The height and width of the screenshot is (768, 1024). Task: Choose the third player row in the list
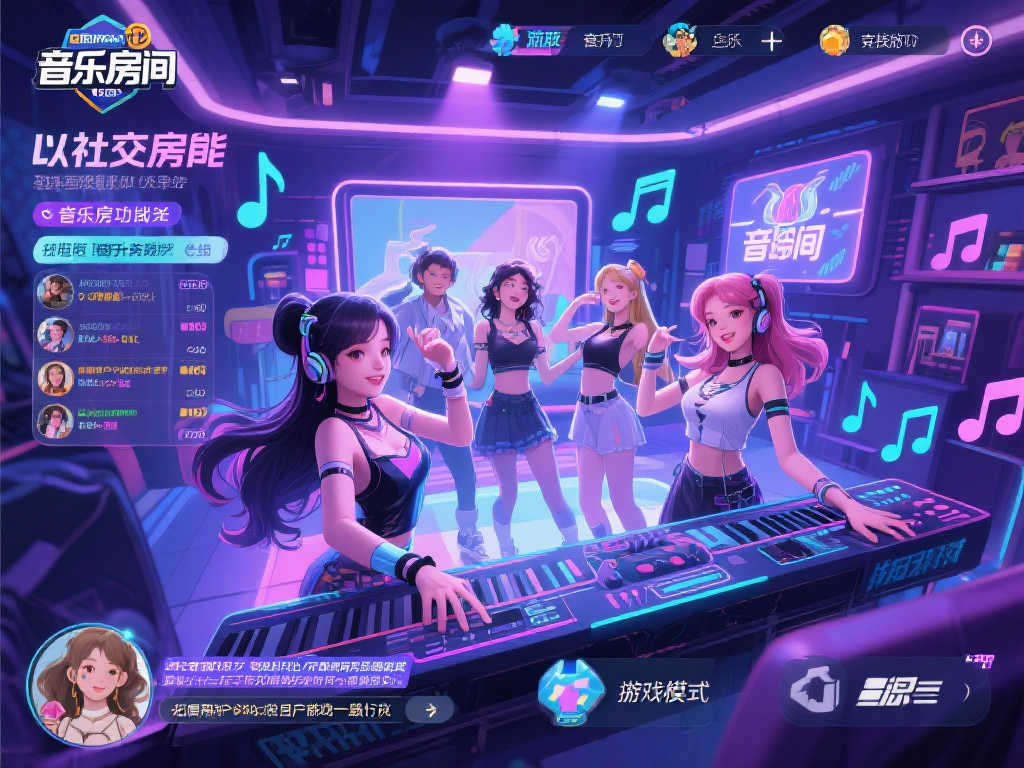click(x=123, y=377)
